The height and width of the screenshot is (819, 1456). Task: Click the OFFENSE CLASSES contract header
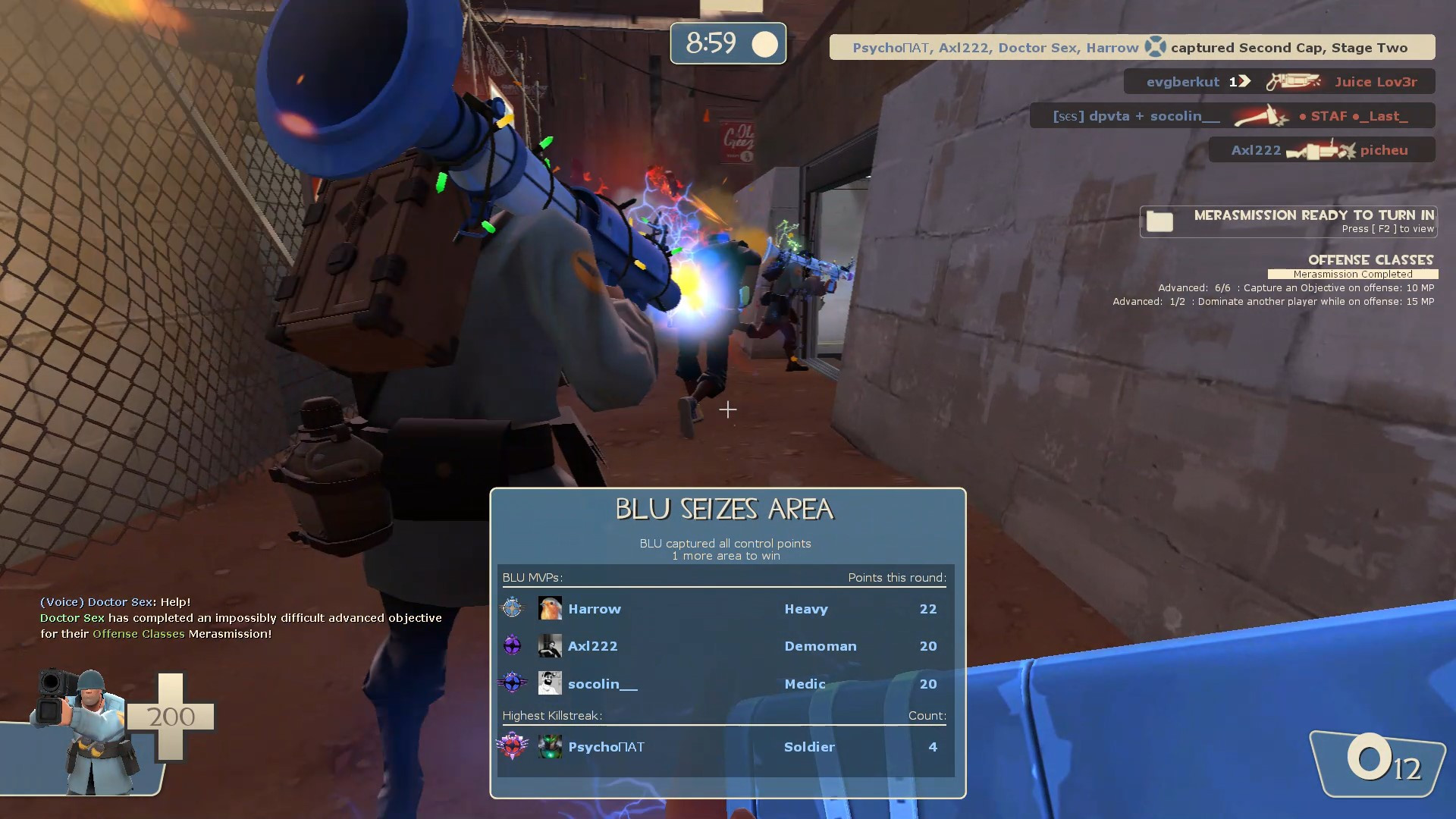coord(1370,259)
